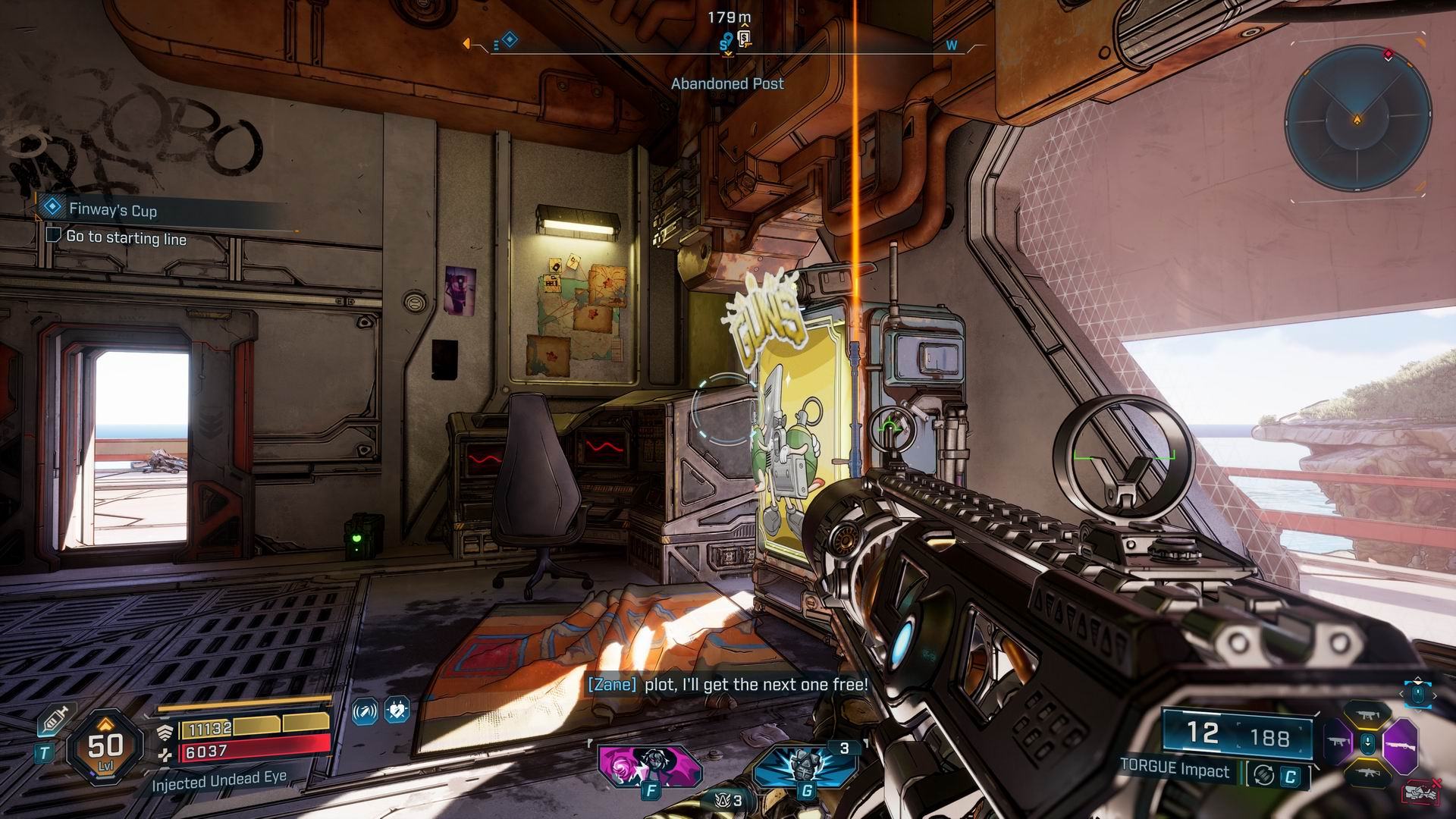Equip the top SMG weapon slot

[x=1368, y=714]
